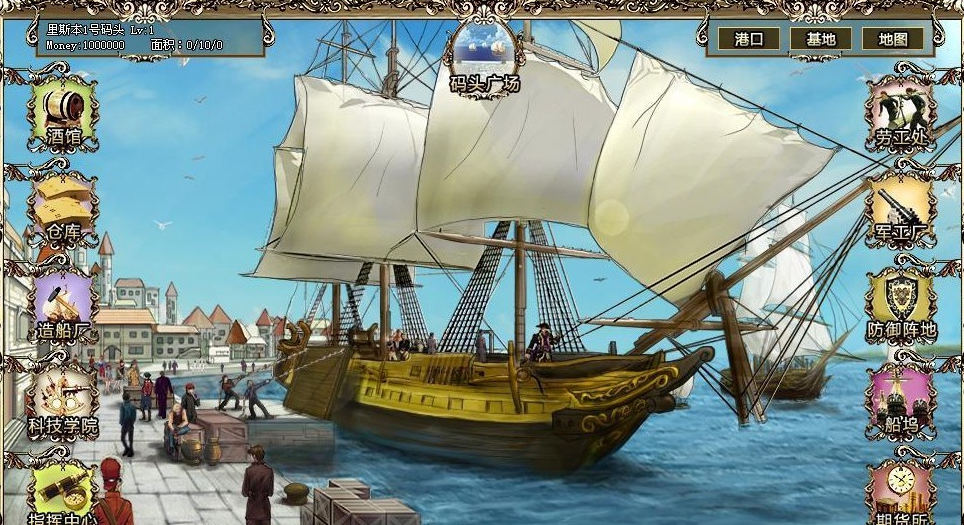Click the 军工厂 cannon icon
Image resolution: width=964 pixels, height=525 pixels.
[901, 203]
